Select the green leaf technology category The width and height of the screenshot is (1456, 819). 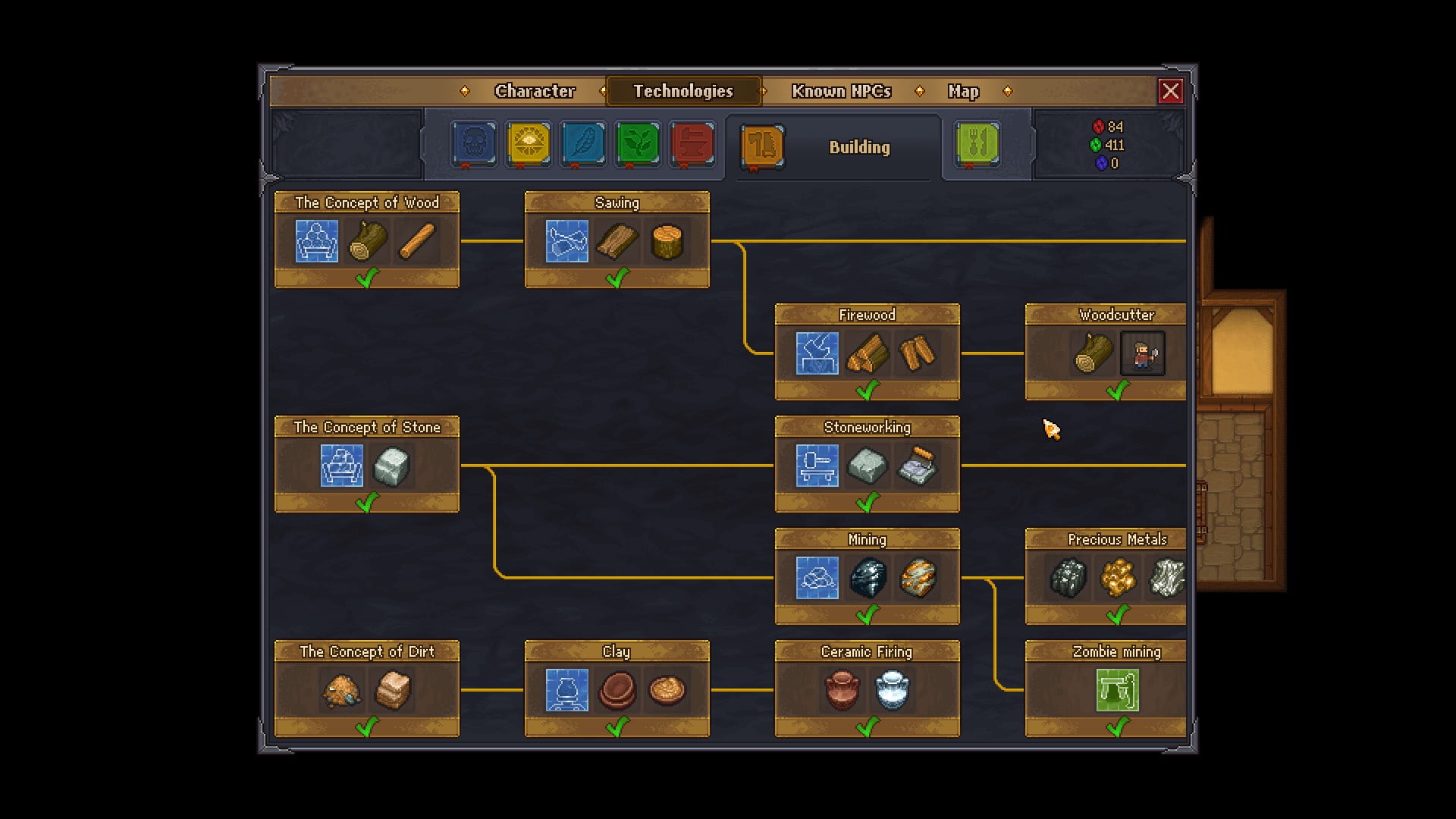coord(638,143)
